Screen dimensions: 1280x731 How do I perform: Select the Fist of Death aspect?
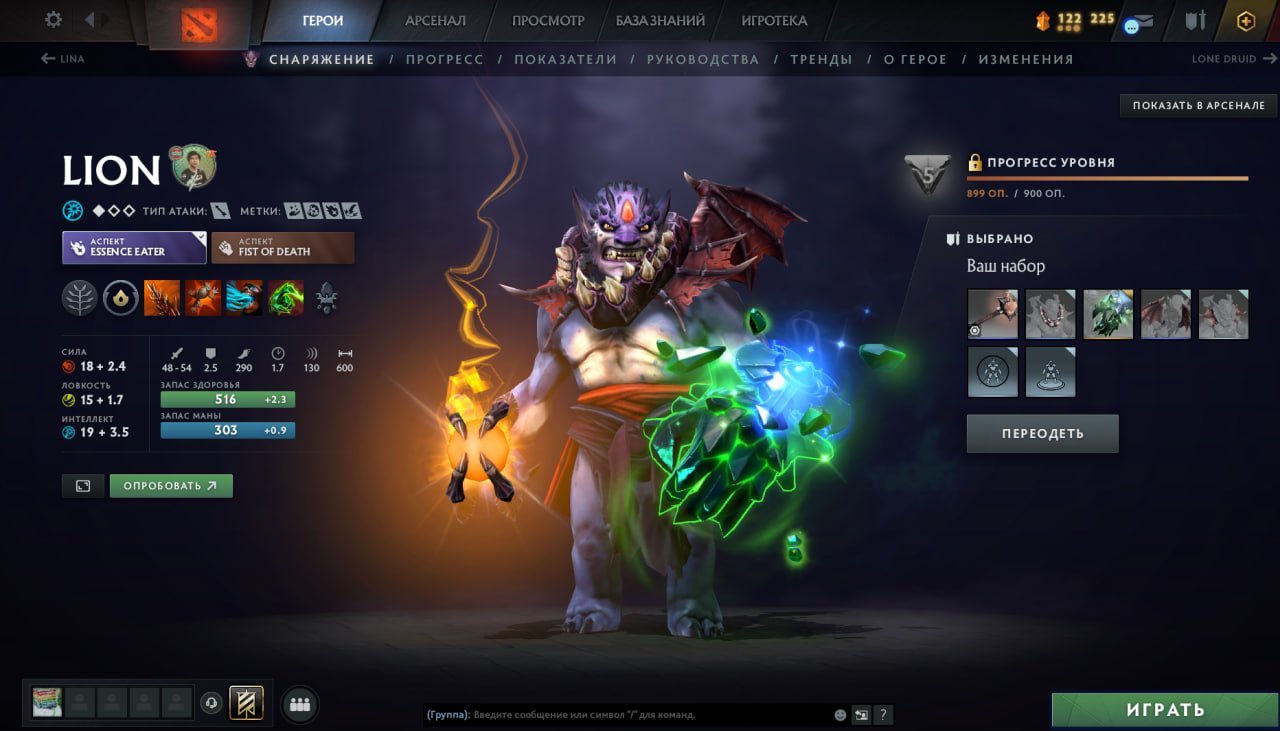(x=282, y=247)
